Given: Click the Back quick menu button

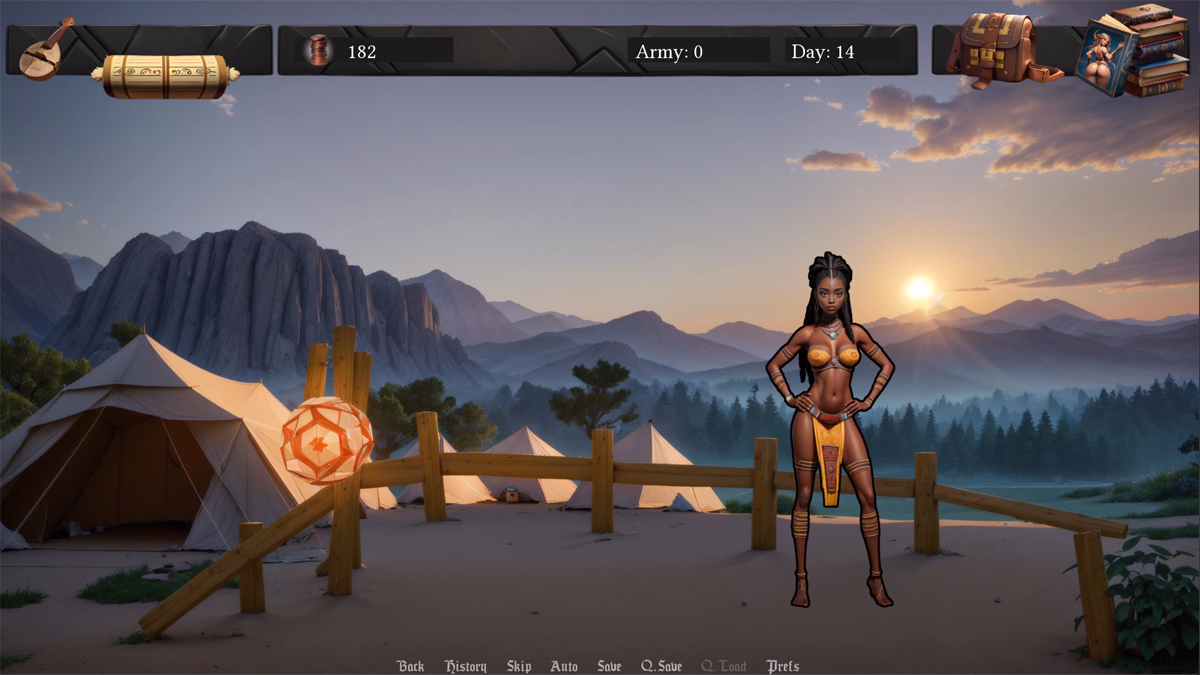Looking at the screenshot, I should coord(410,666).
